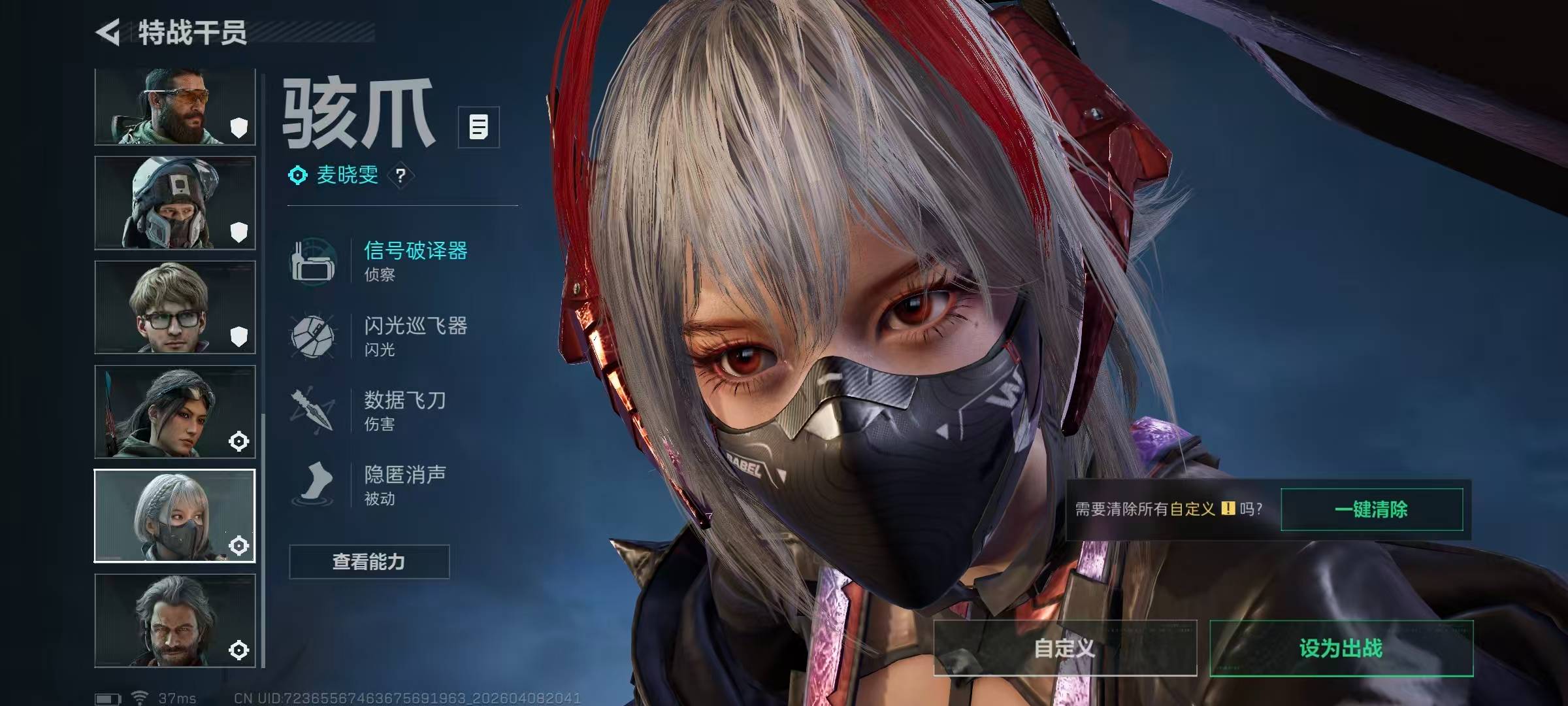This screenshot has height=706, width=1568.
Task: Open the operator dossier document icon
Action: coord(478,127)
